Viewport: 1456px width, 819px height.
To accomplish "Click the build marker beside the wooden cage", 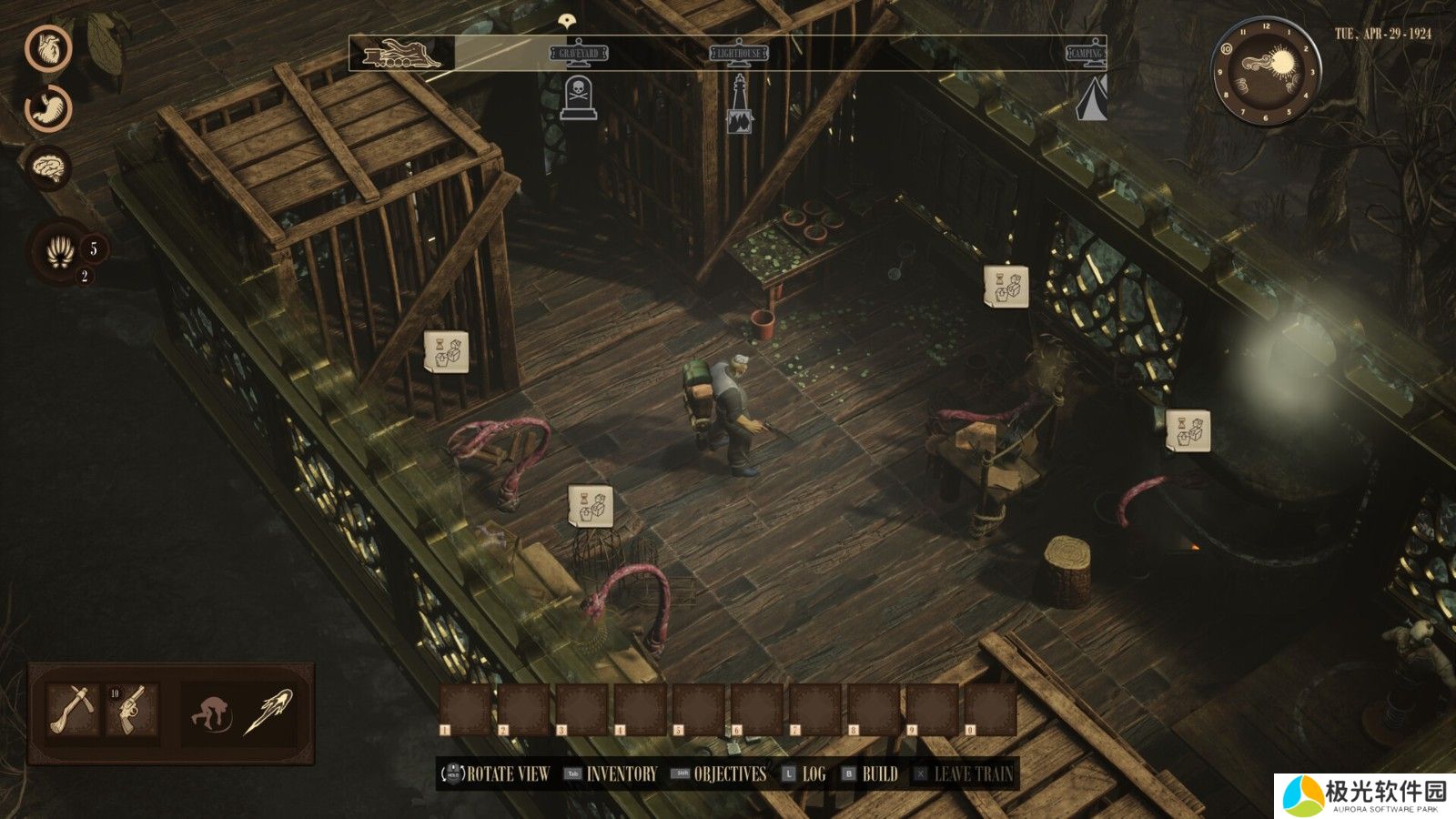I will [446, 351].
